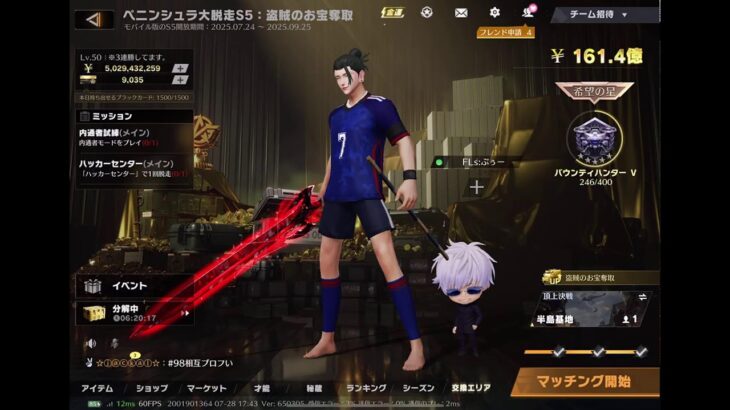Screen dimensions: 730x410
Task: Open the チーム招待 dropdown
Action: coord(600,15)
